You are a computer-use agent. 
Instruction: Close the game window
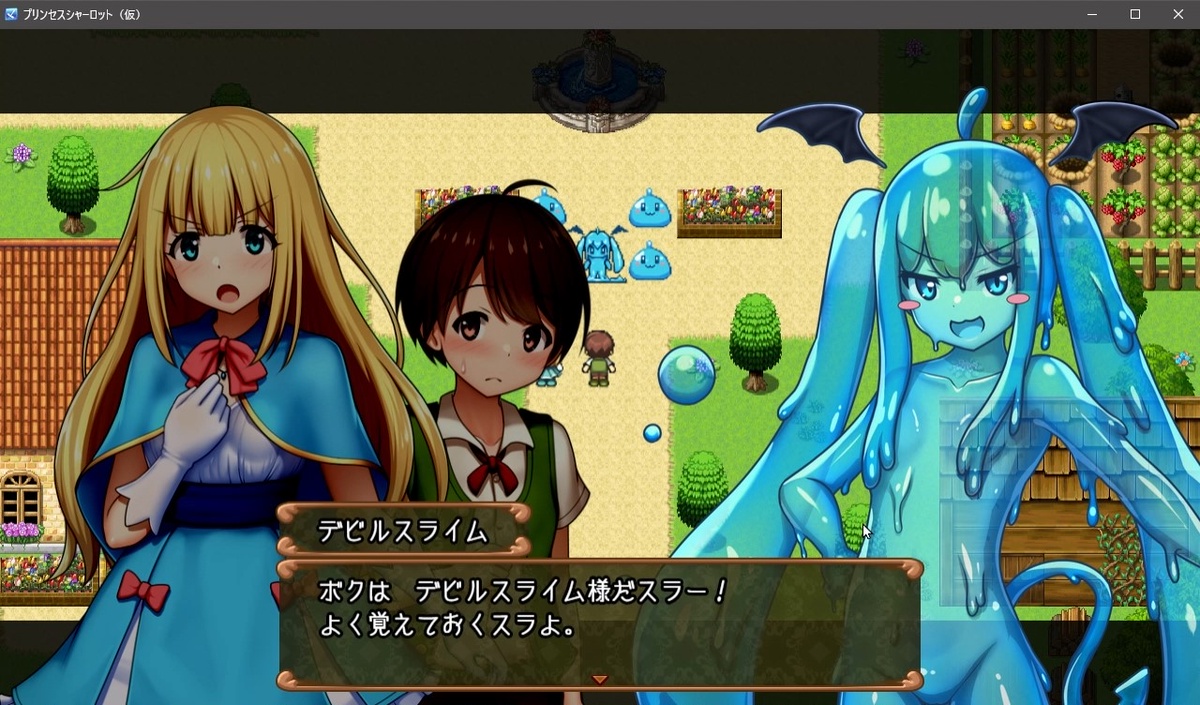(1178, 14)
